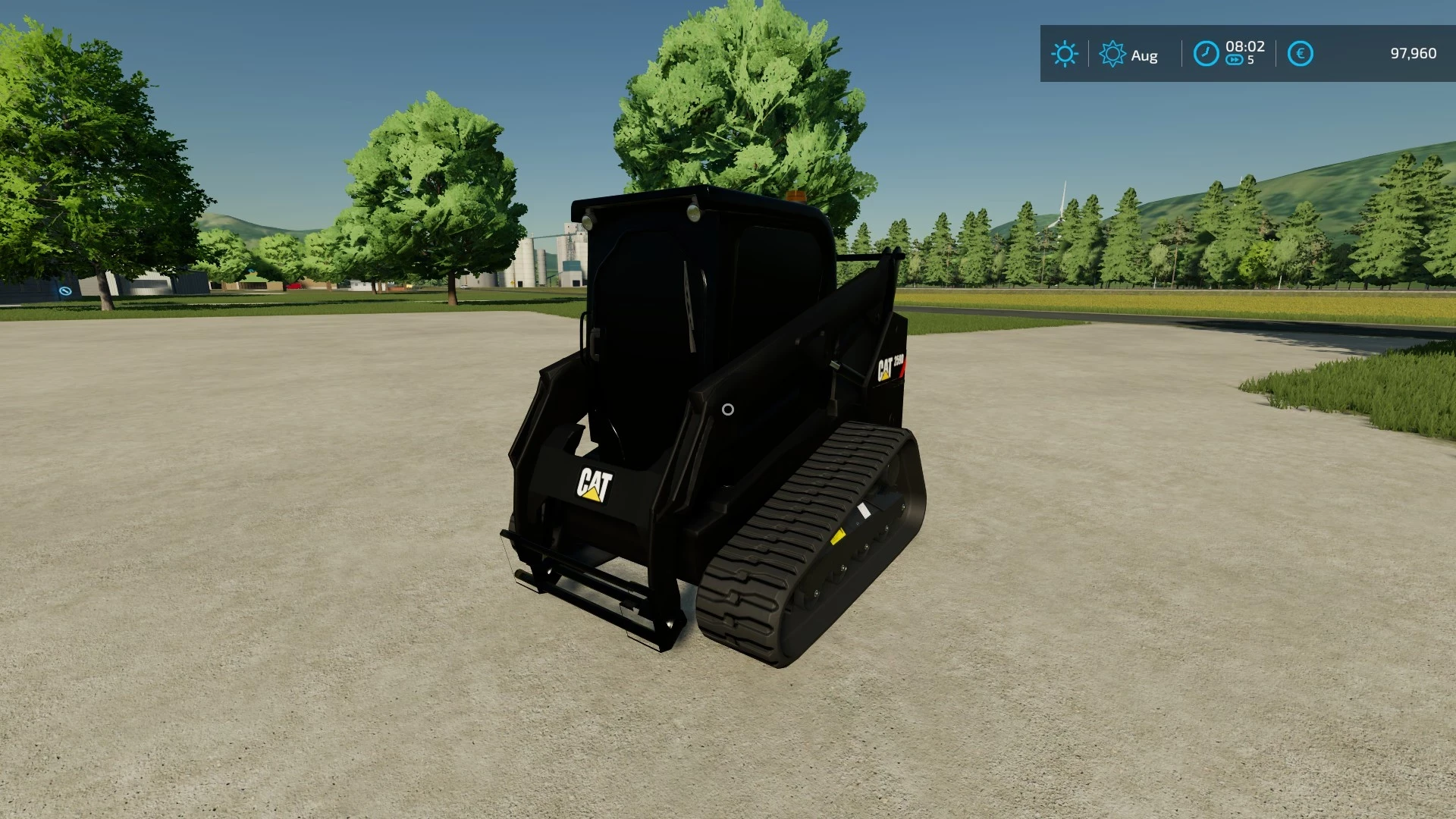Image resolution: width=1456 pixels, height=819 pixels.
Task: Click the euro currency icon
Action: point(1300,53)
